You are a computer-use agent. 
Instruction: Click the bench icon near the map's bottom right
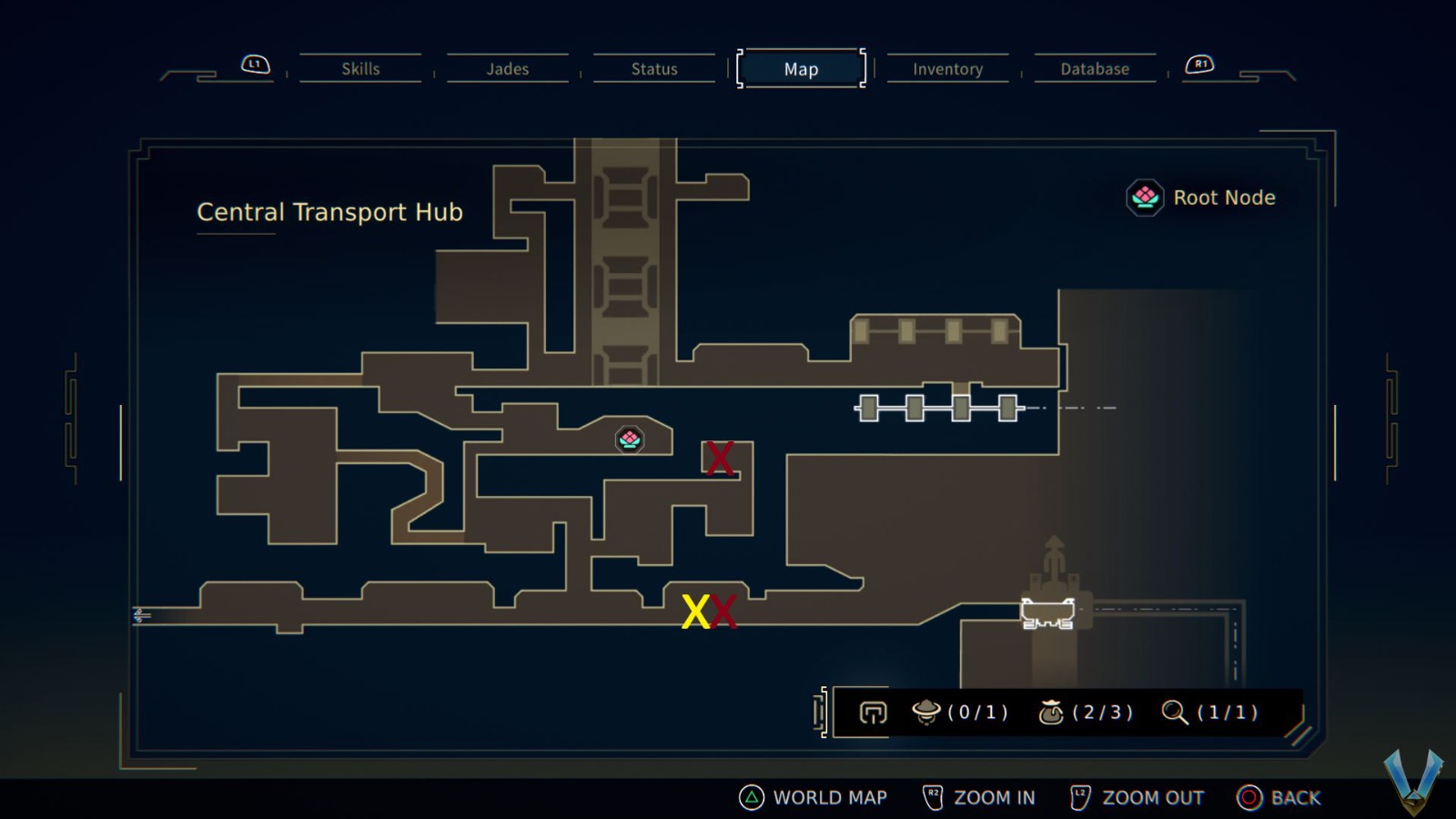(x=1046, y=612)
